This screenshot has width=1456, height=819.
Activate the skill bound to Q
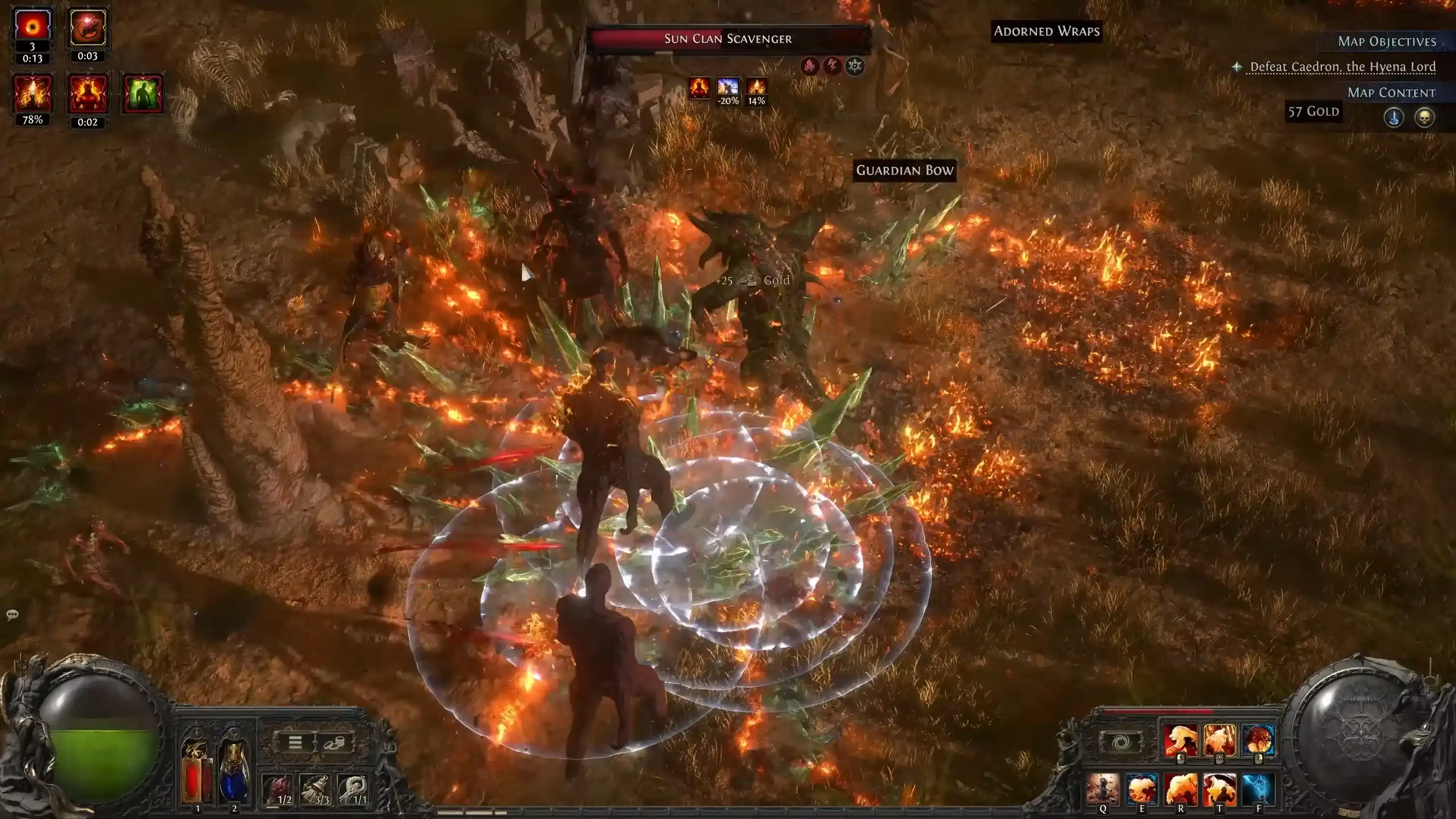pos(1103,791)
